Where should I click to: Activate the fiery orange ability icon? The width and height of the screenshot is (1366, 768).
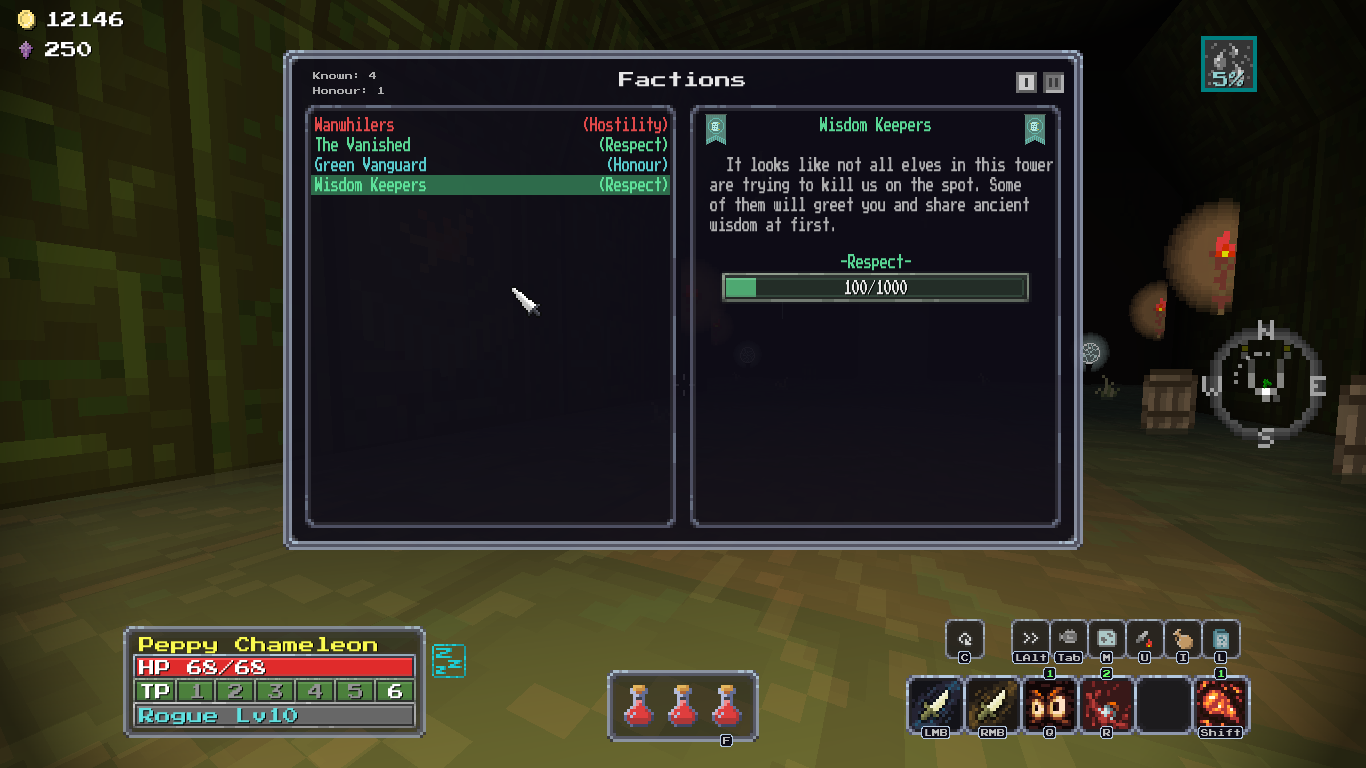pyautogui.click(x=1221, y=705)
